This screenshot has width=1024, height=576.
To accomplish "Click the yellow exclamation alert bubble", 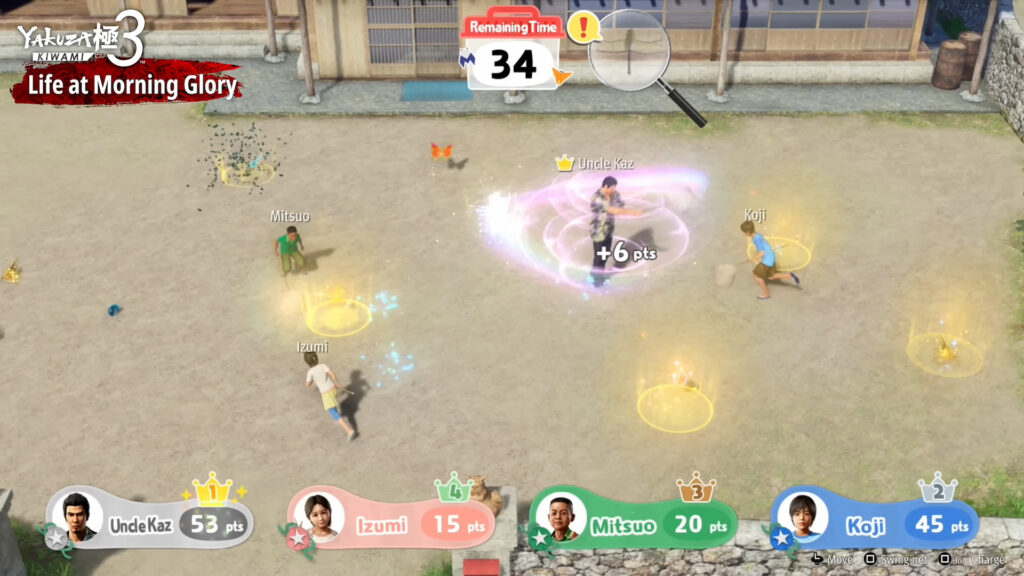I will coord(582,27).
